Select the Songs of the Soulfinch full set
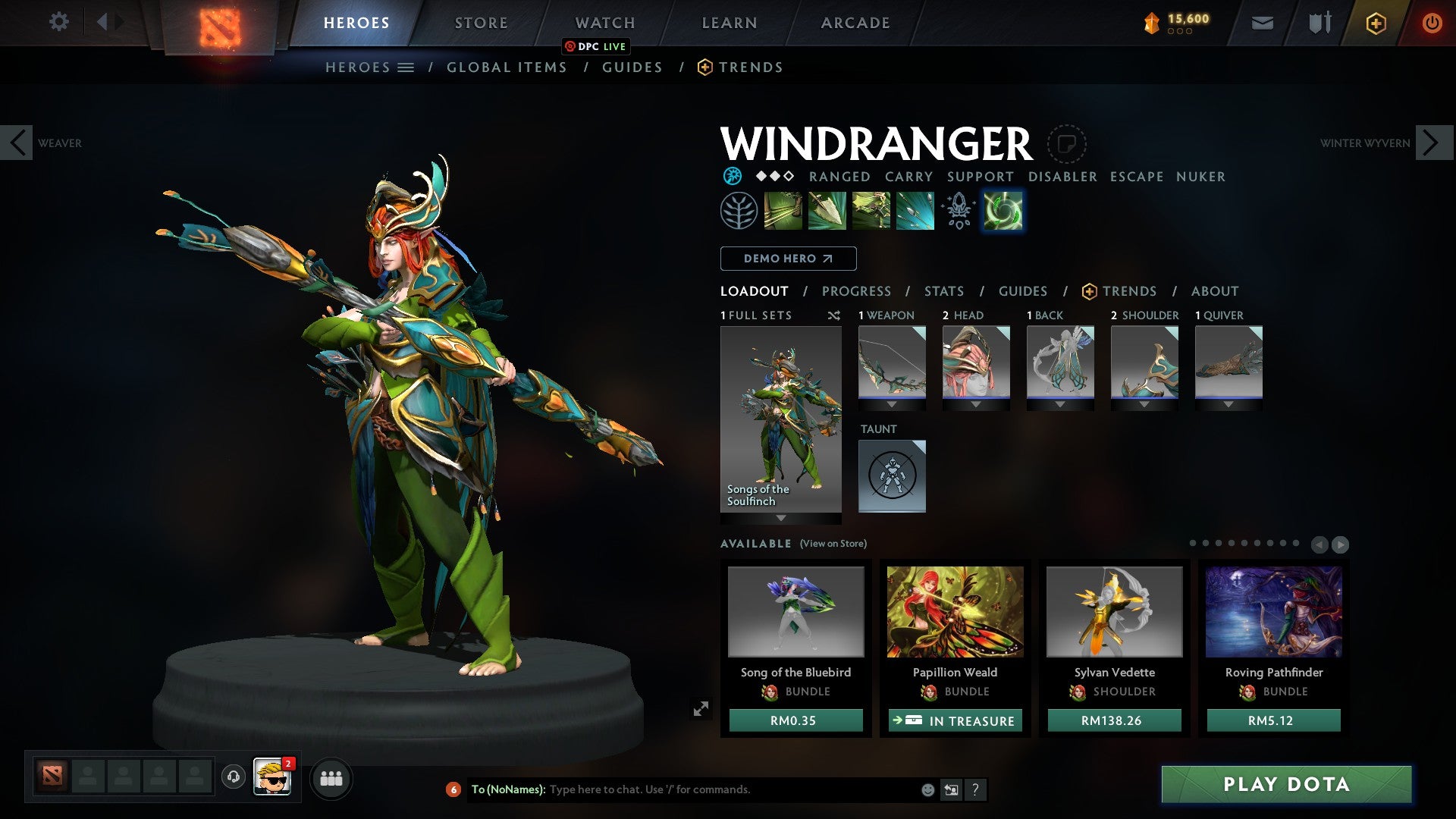Screen dimensions: 1456x819 pyautogui.click(x=780, y=419)
